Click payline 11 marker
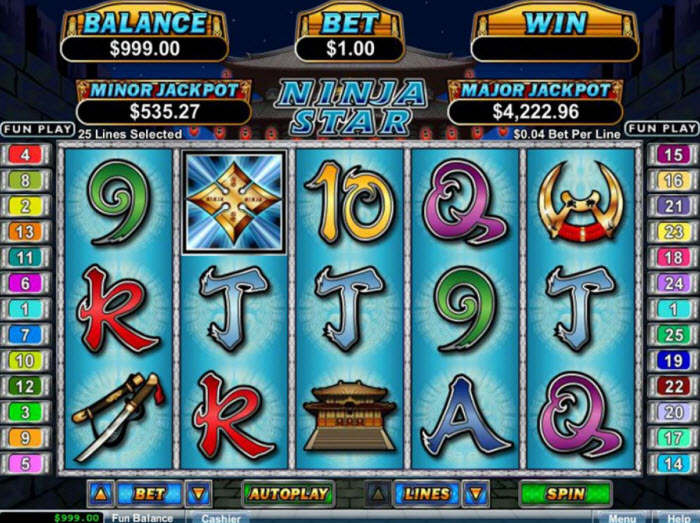The image size is (700, 523). (x=26, y=258)
